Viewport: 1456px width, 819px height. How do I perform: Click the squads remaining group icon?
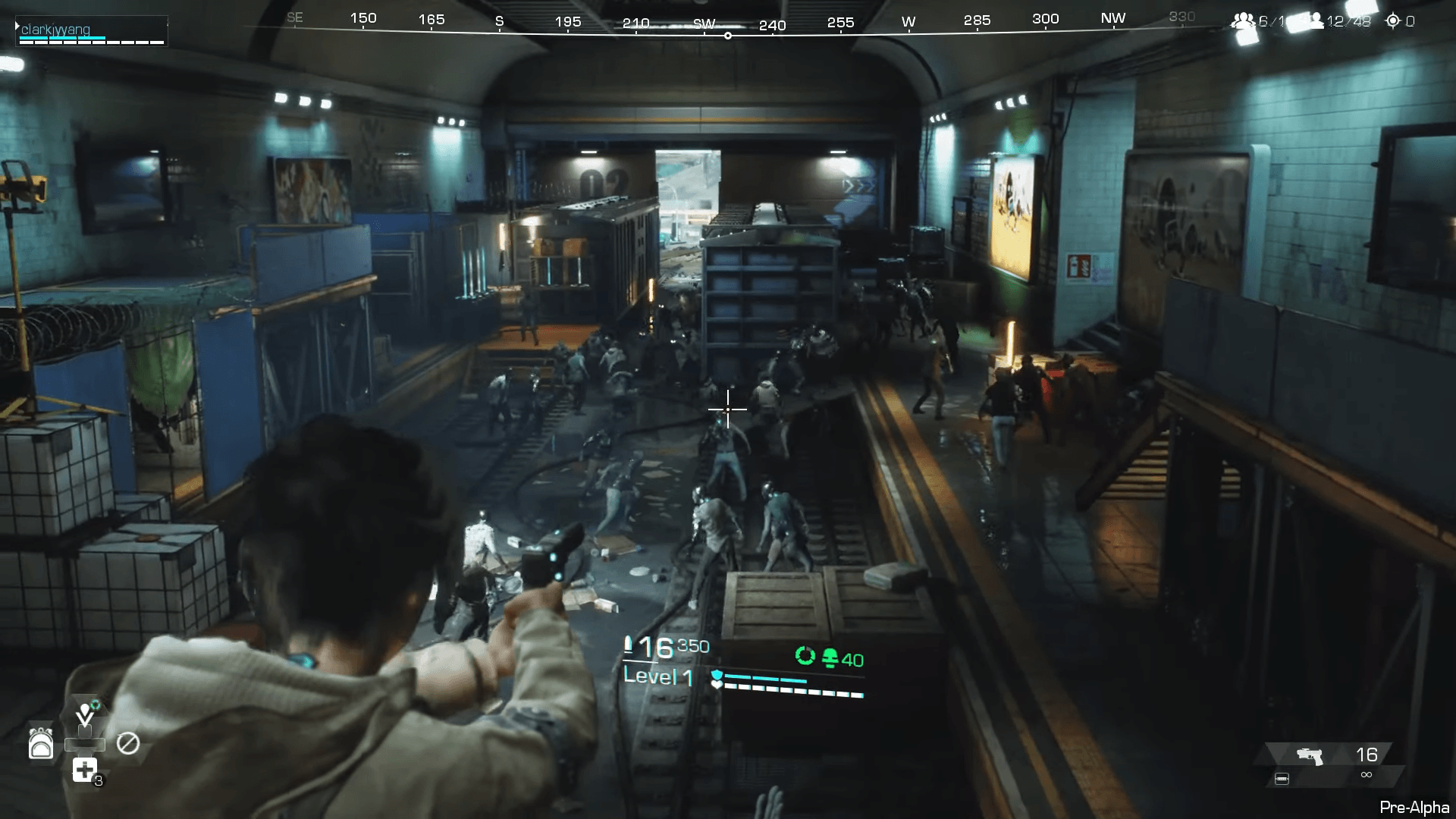coord(1242,21)
